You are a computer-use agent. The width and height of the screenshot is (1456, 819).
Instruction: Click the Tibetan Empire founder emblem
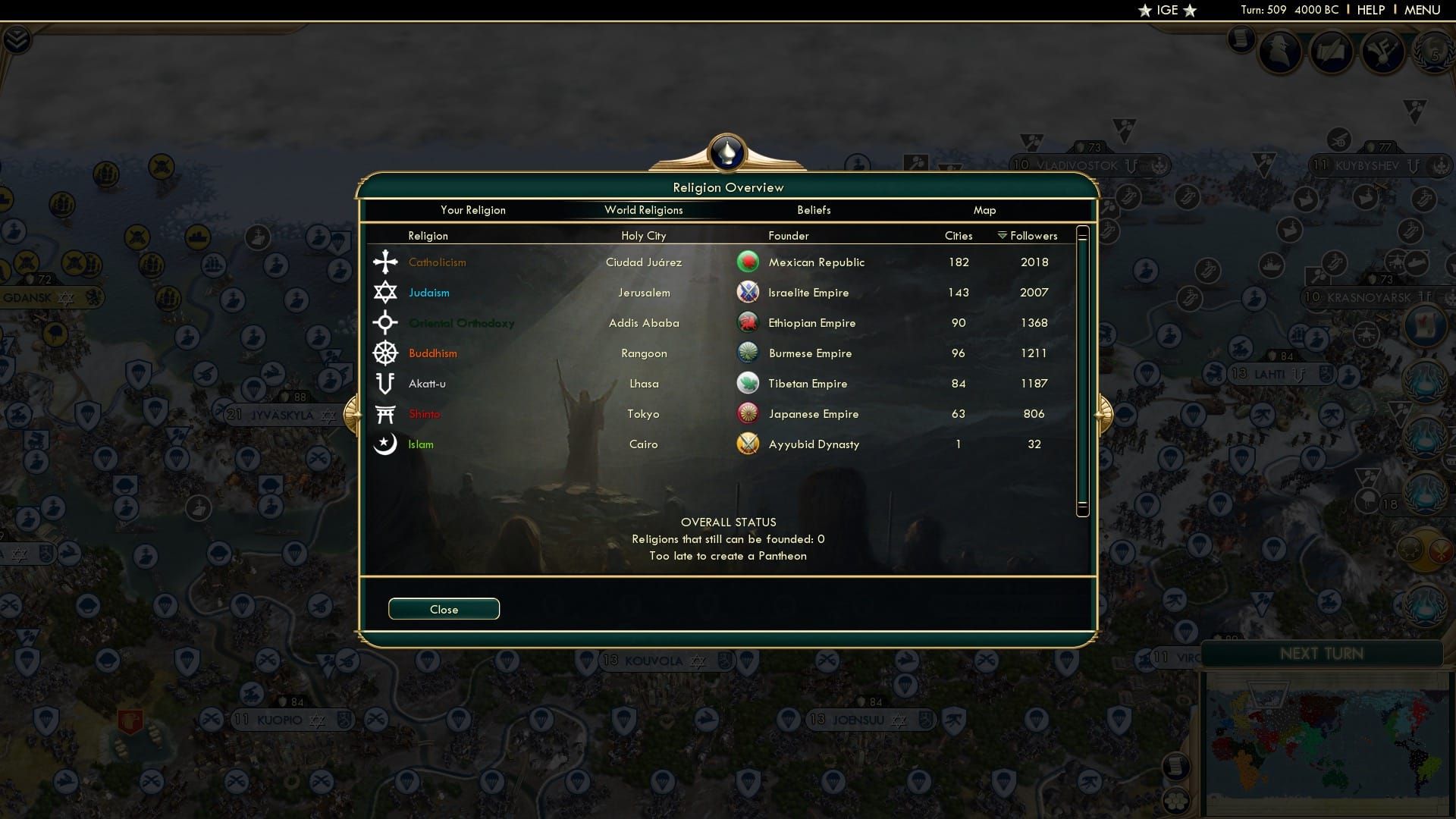pos(748,383)
